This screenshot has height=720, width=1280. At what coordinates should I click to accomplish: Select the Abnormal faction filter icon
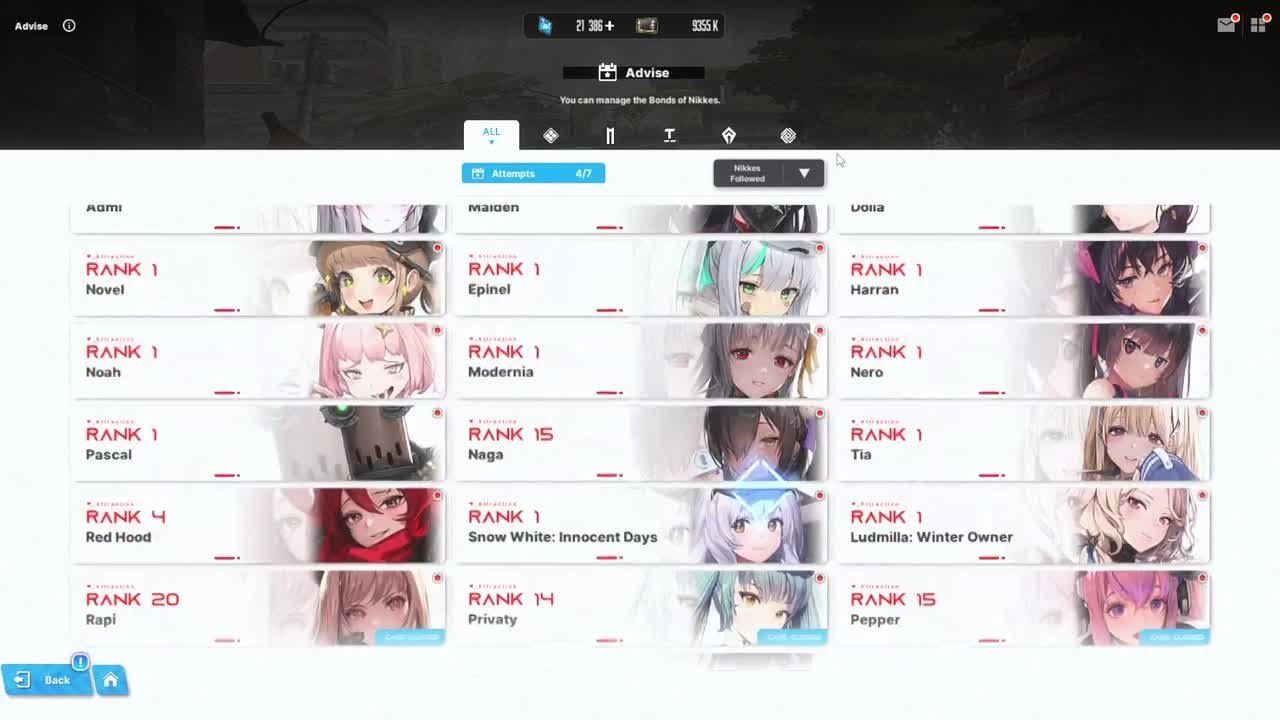coord(788,135)
